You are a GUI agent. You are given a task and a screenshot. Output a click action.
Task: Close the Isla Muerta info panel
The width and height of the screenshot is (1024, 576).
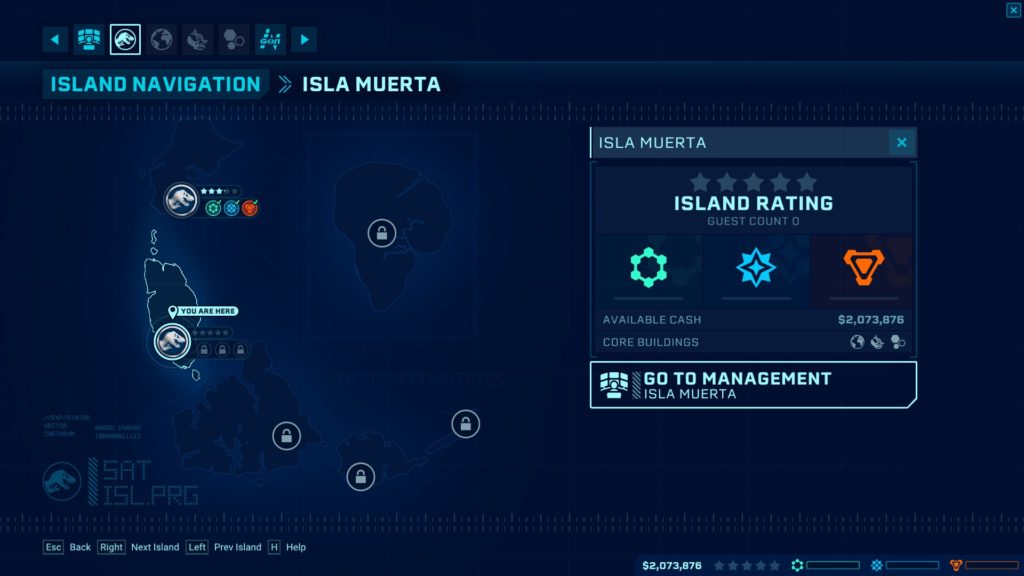tap(901, 143)
